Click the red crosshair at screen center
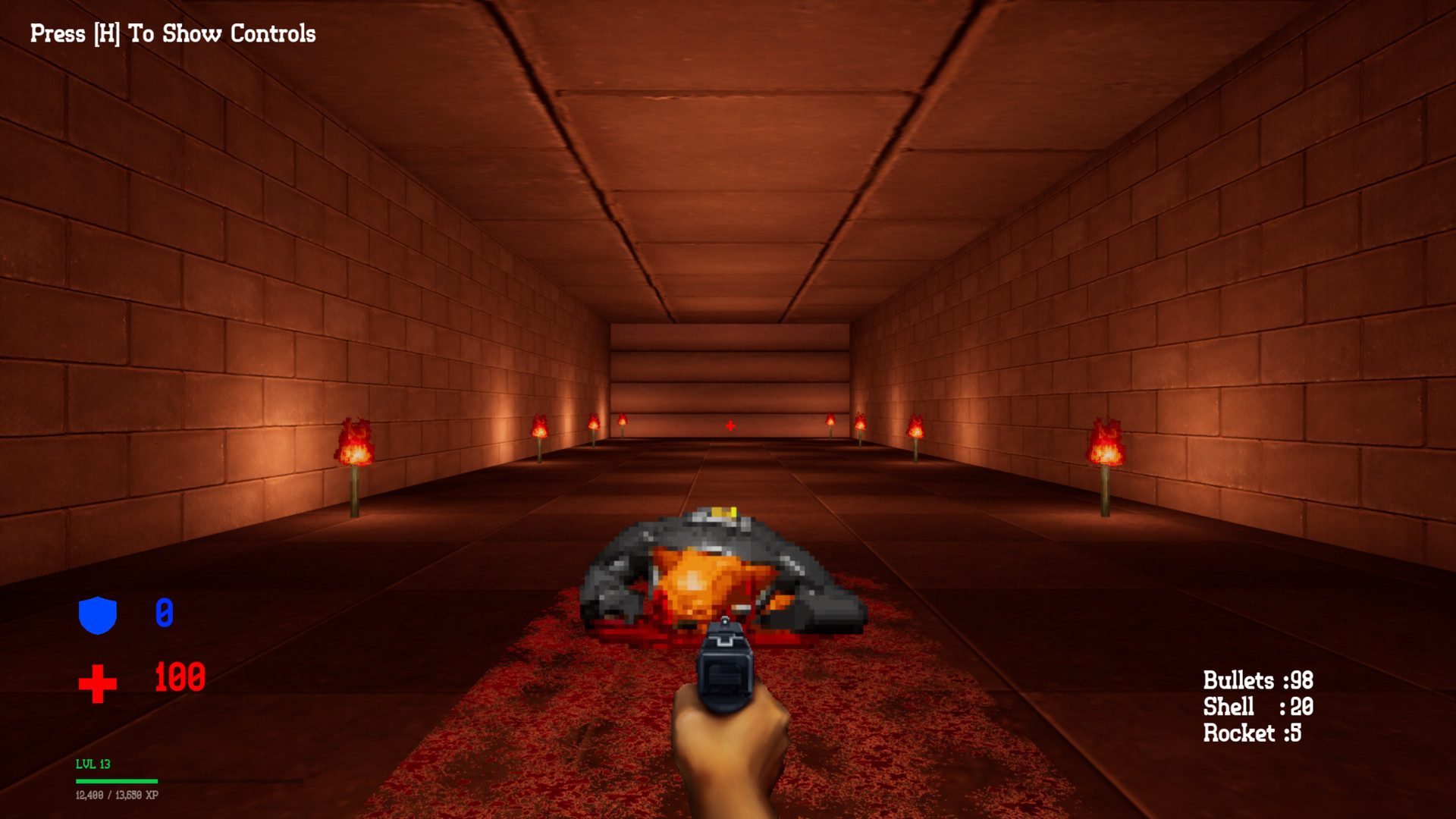 pyautogui.click(x=729, y=426)
